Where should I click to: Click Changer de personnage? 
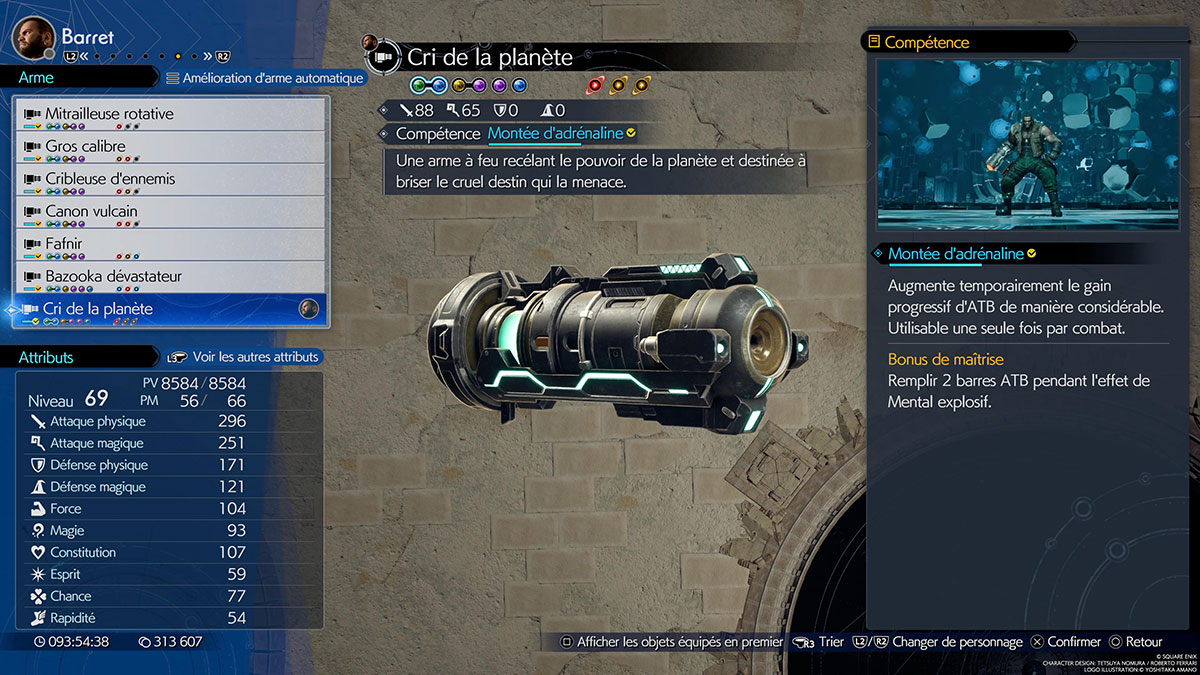point(944,642)
